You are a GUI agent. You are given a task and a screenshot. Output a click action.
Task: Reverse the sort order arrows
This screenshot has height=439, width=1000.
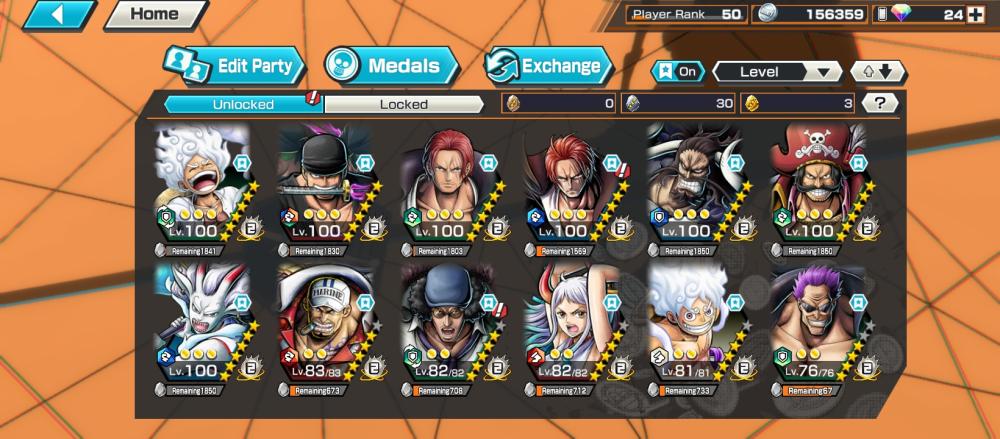[877, 72]
